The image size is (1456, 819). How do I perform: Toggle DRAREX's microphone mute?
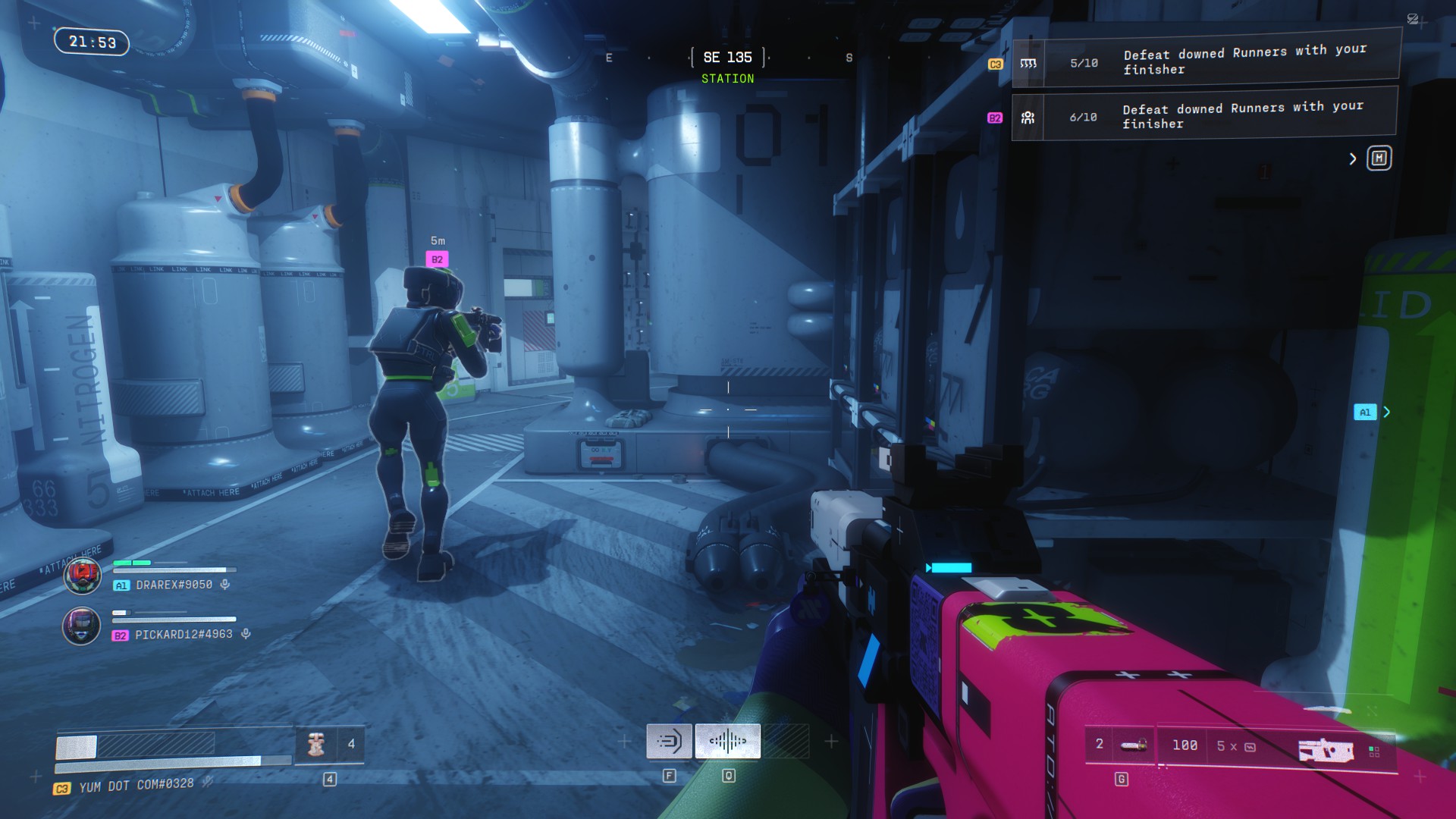click(224, 585)
